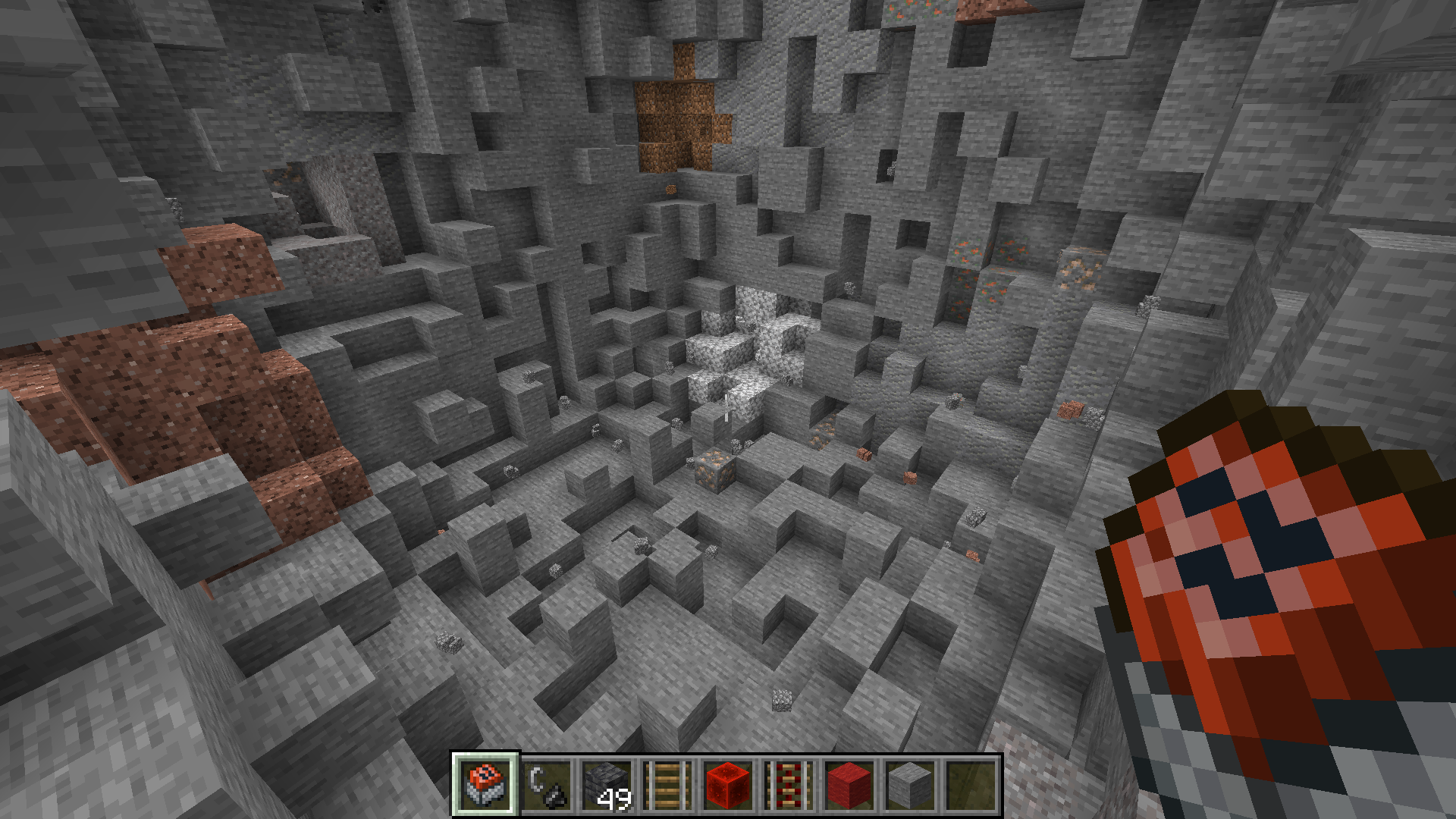Select the flint and steel slot

546,785
